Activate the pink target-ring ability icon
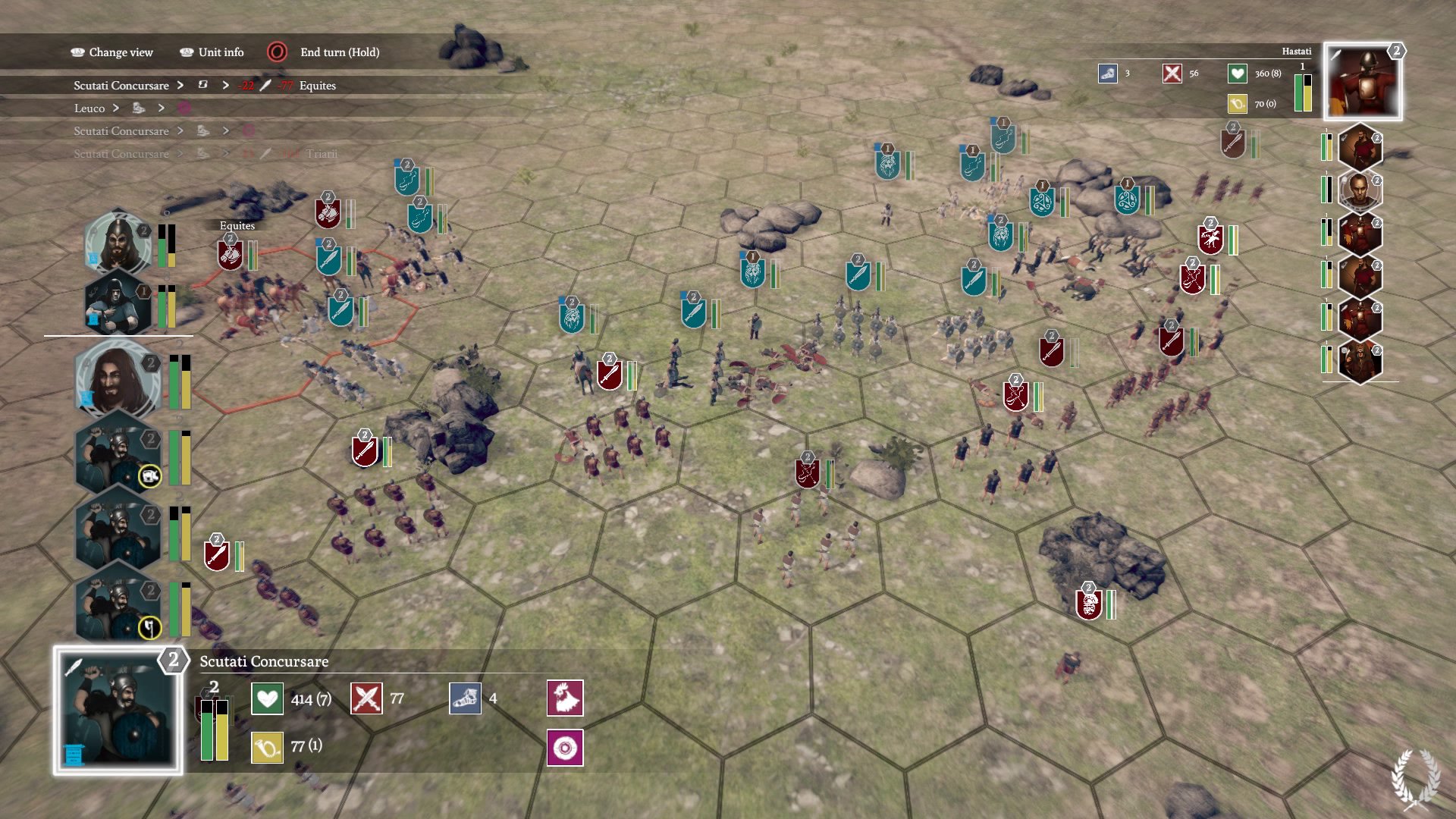This screenshot has width=1456, height=819. [x=565, y=748]
